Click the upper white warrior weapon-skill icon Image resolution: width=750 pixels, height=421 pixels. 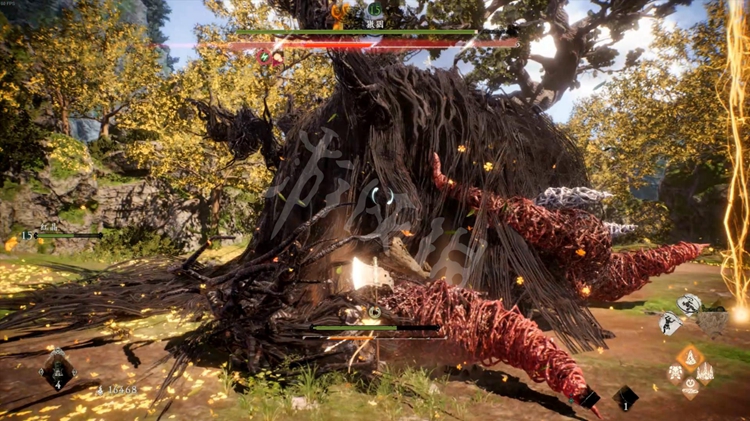689,305
